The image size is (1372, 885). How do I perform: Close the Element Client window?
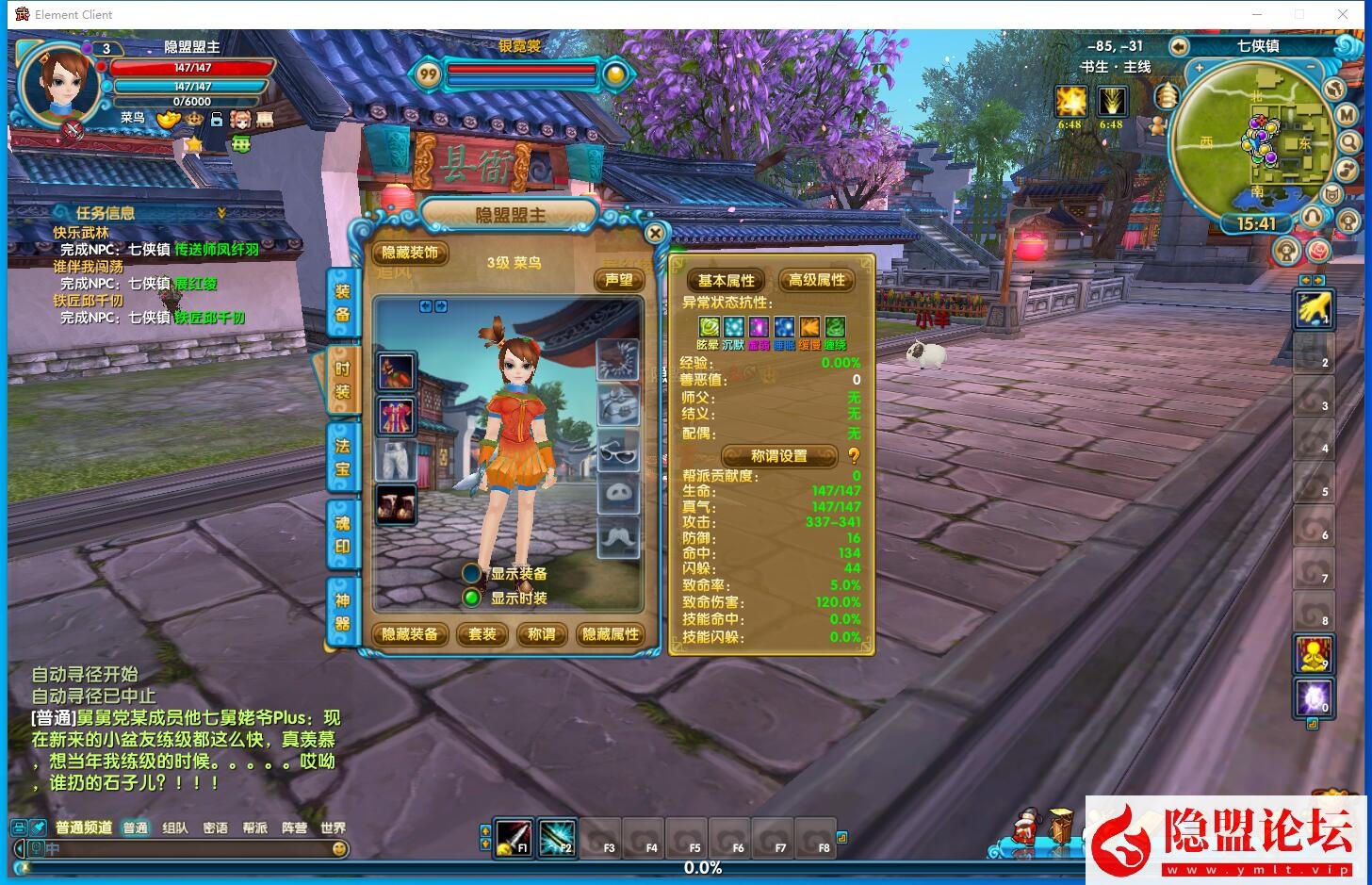1343,14
